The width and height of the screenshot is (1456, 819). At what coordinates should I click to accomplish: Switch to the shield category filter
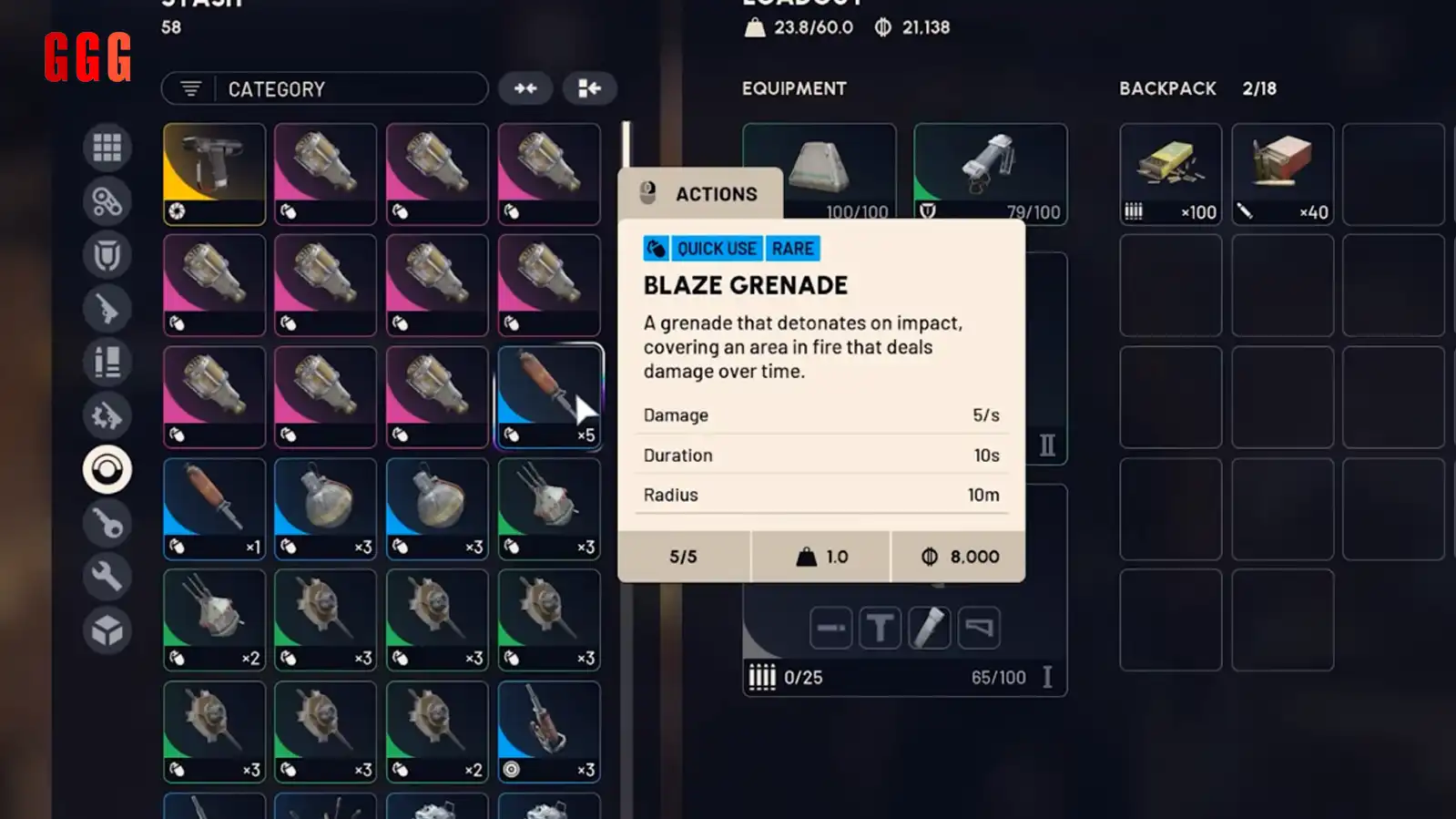(x=107, y=255)
